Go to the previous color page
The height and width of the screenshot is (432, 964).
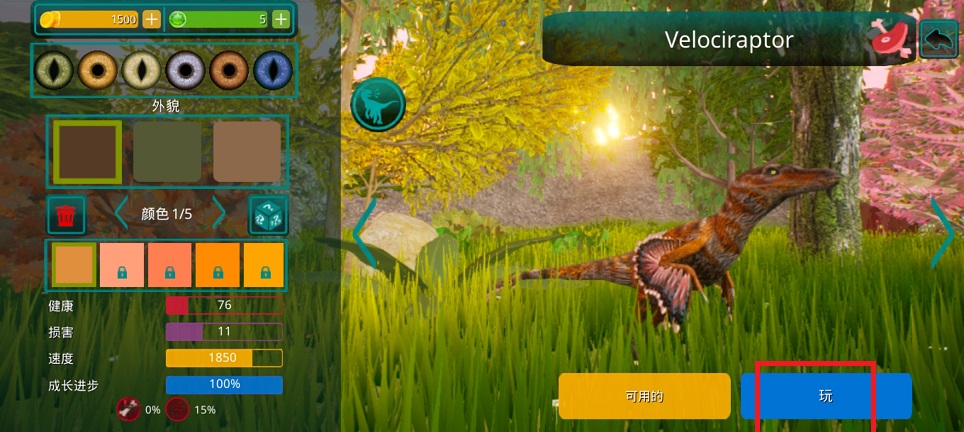(x=120, y=214)
